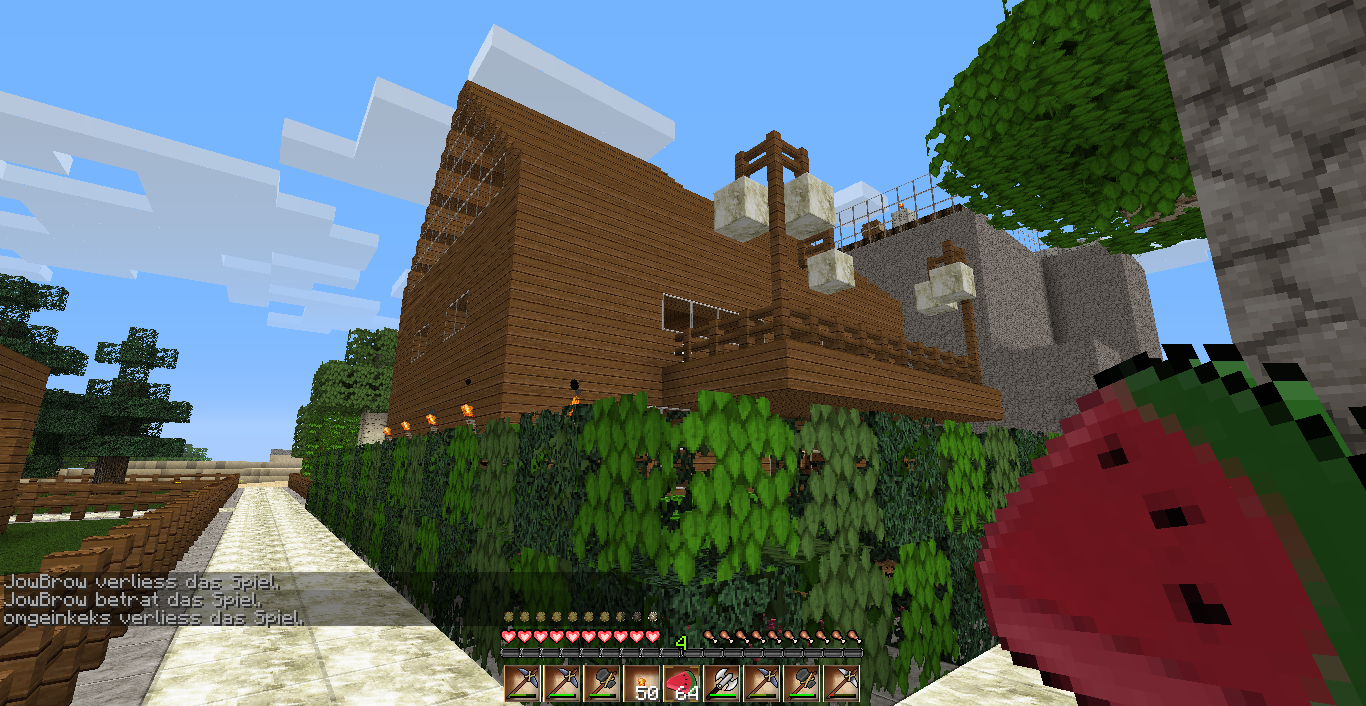Choose the silver double-bladed axe slot
Viewport: 1366px width, 706px height.
[x=722, y=684]
